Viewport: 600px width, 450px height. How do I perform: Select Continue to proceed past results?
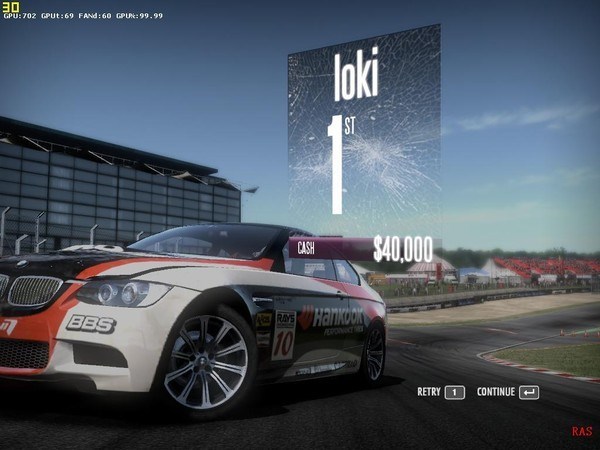point(507,392)
